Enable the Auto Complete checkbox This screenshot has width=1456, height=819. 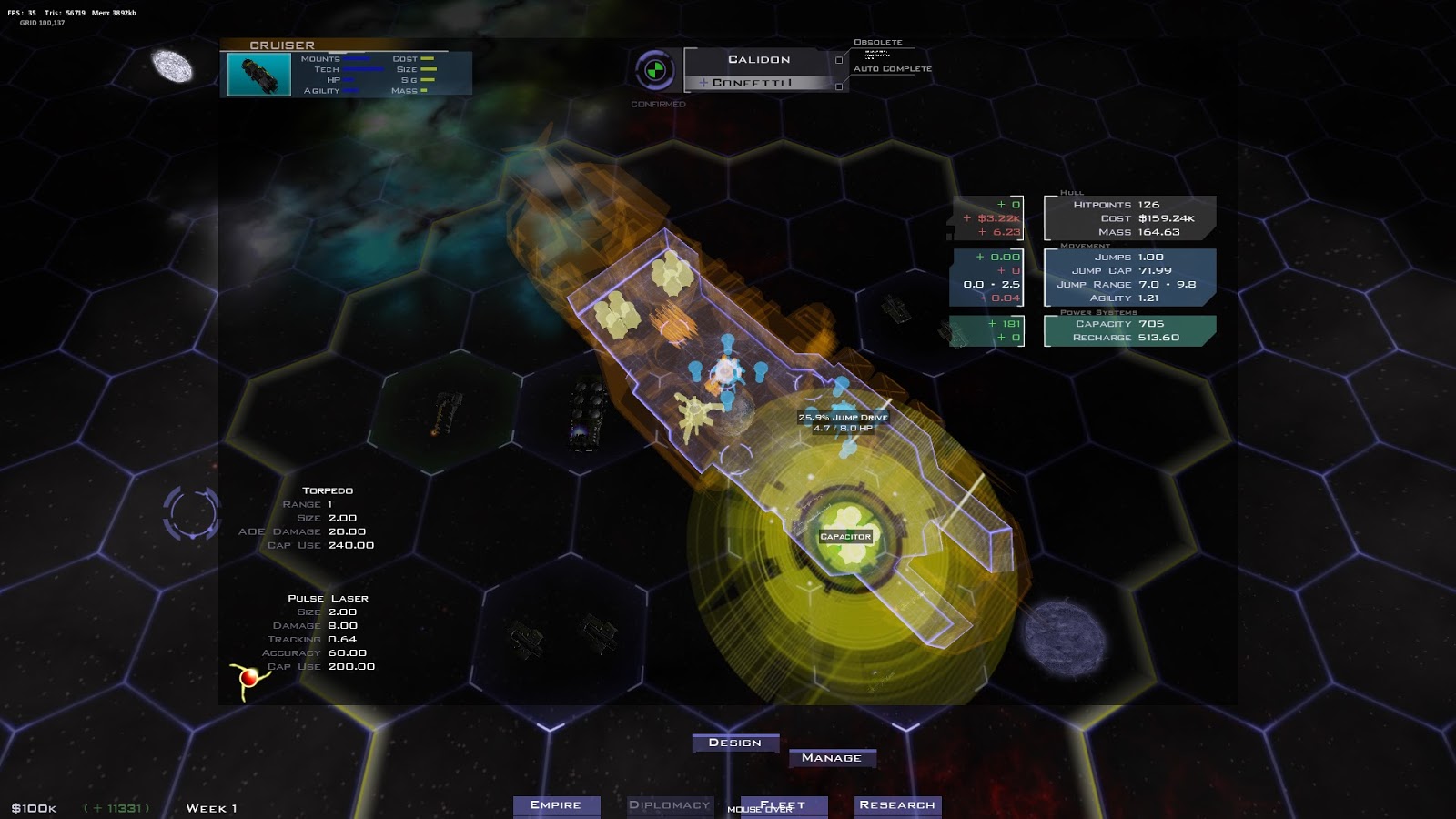point(839,86)
